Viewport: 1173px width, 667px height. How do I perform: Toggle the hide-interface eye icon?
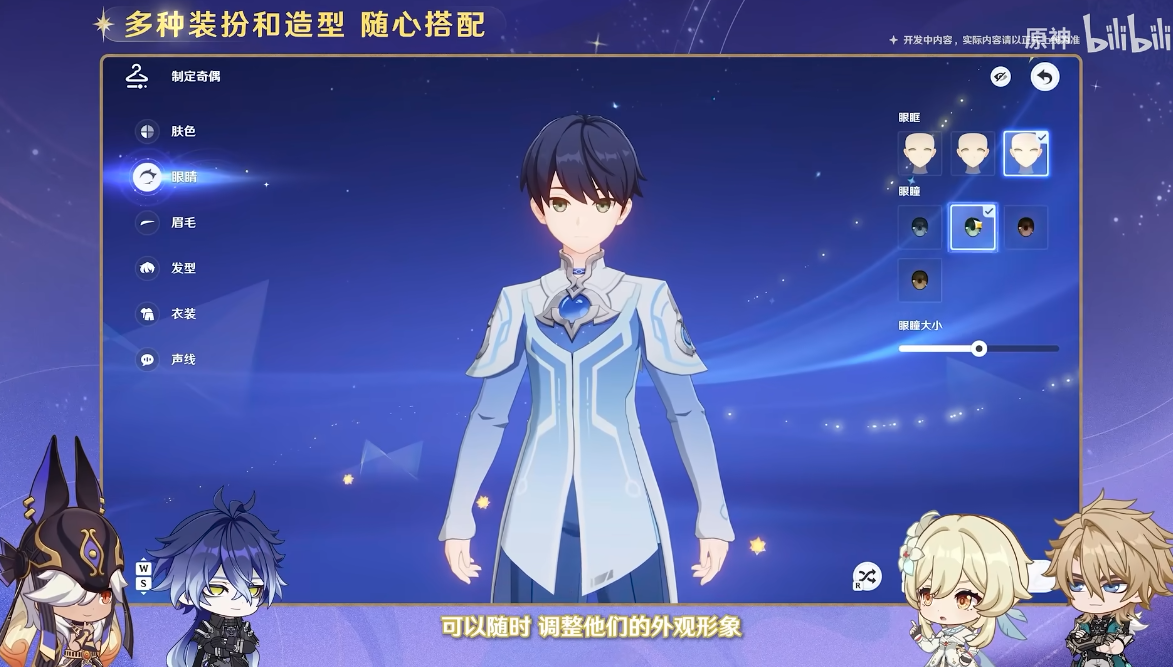coord(1000,77)
